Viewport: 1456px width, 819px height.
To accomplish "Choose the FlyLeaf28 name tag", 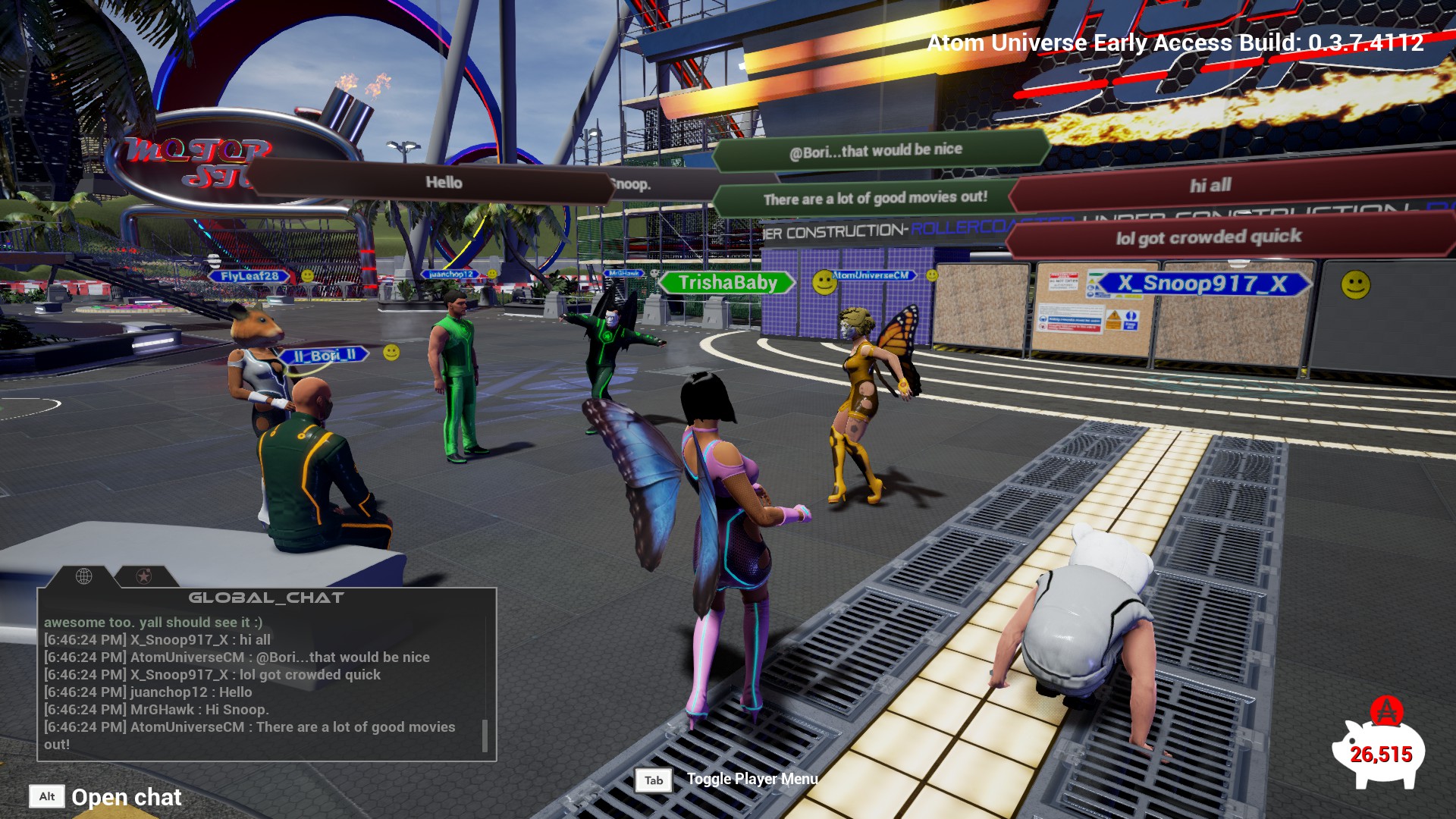I will pyautogui.click(x=249, y=276).
